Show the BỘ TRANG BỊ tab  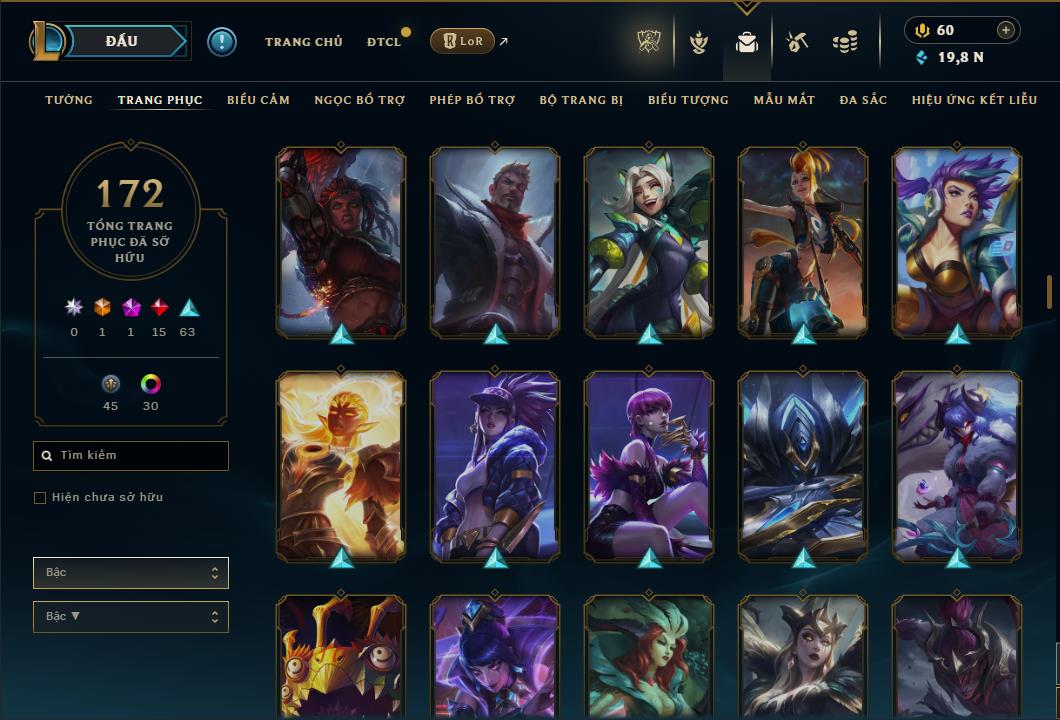click(x=581, y=100)
